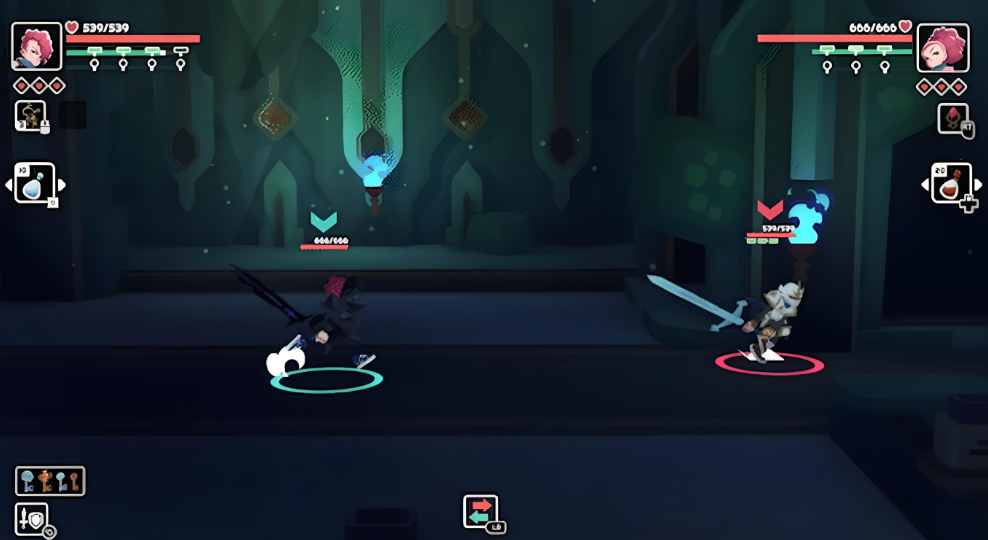Image resolution: width=988 pixels, height=540 pixels.
Task: Activate the left player's golden creature skill icon
Action: coord(29,115)
